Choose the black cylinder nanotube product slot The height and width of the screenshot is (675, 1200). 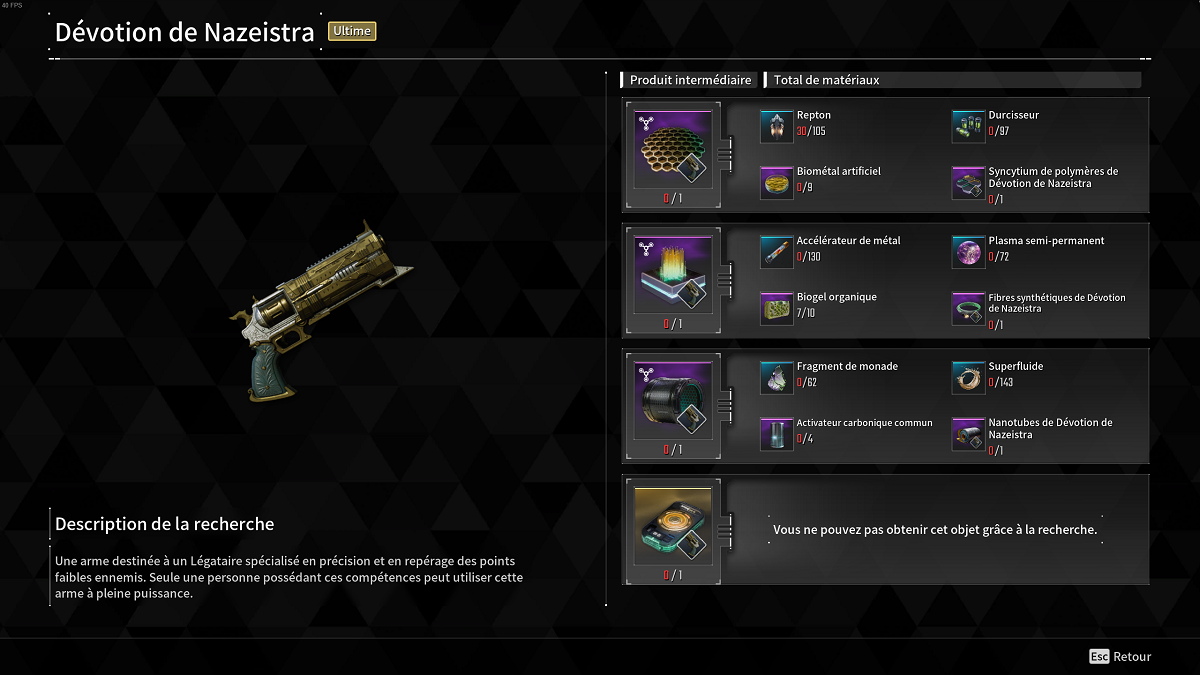673,398
